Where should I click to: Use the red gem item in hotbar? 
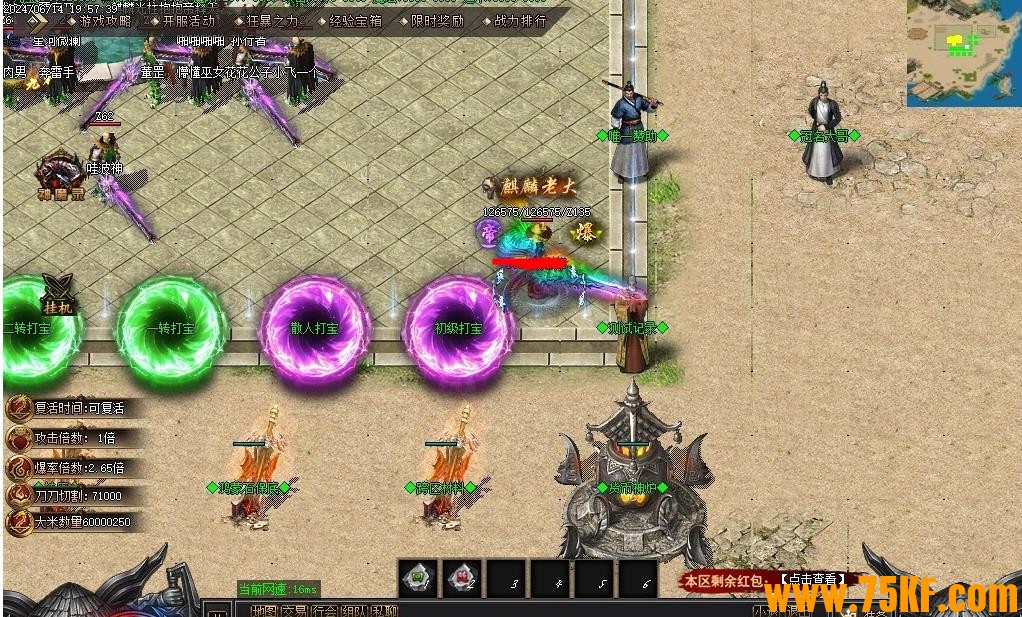462,579
